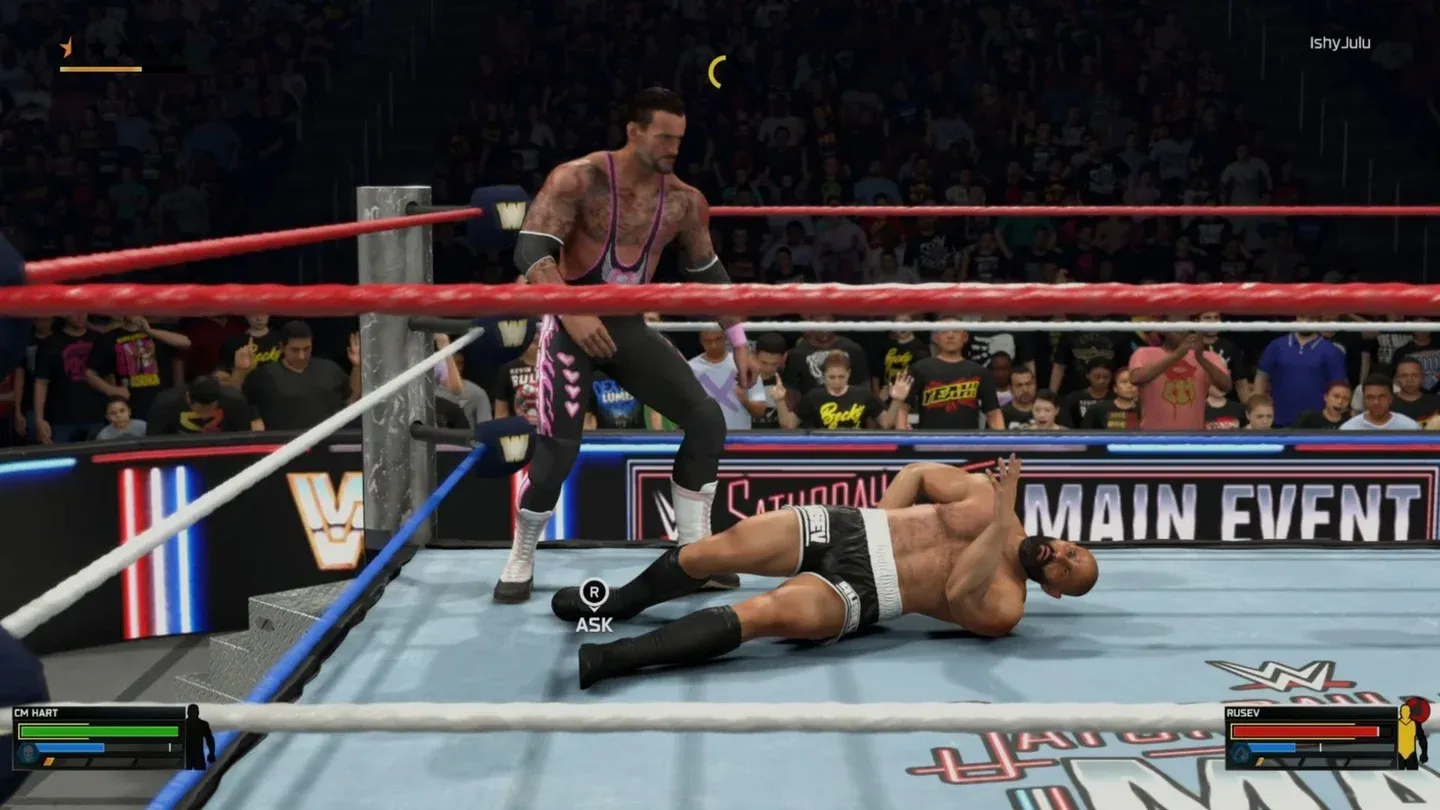Click the match star rating icon
Screen dimensions: 1440x810
[66, 47]
